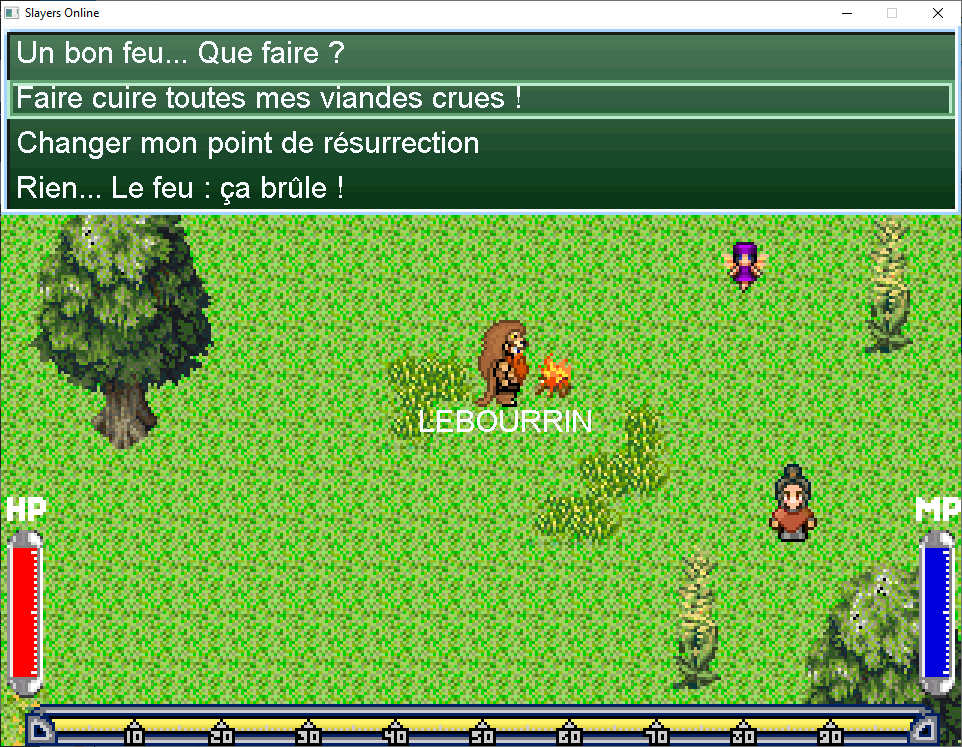
Task: Choose "Faire cuire toutes mes viandes crues !"
Action: click(268, 99)
